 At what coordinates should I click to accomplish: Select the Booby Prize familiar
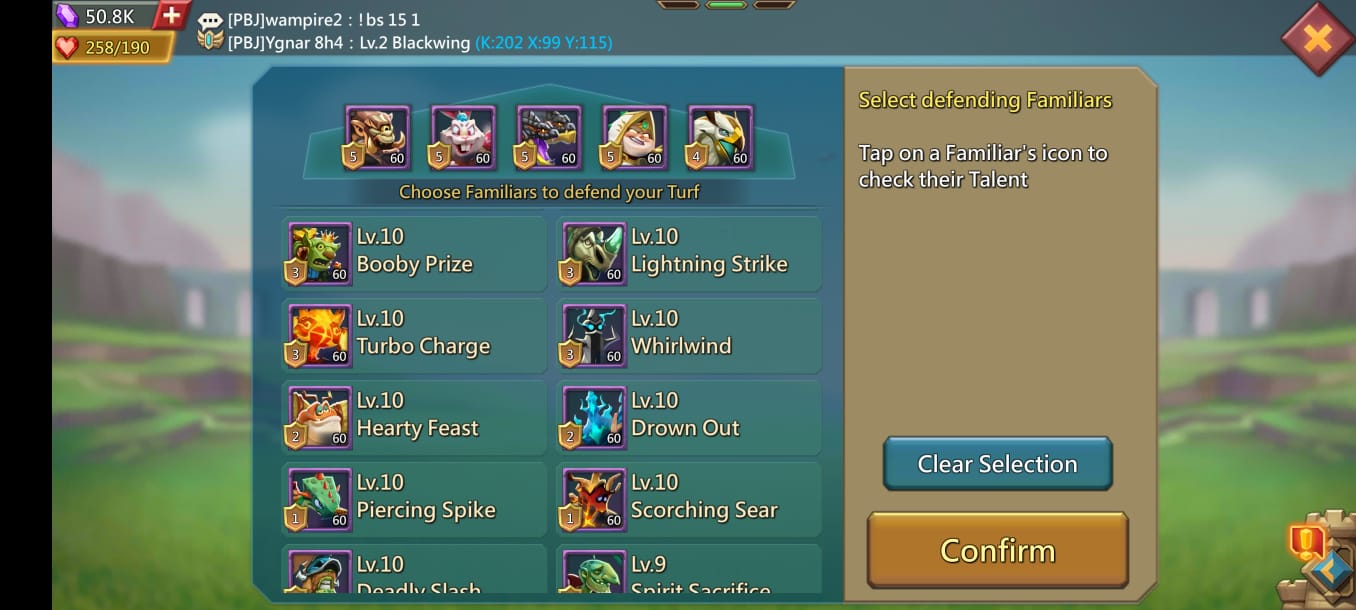point(414,254)
